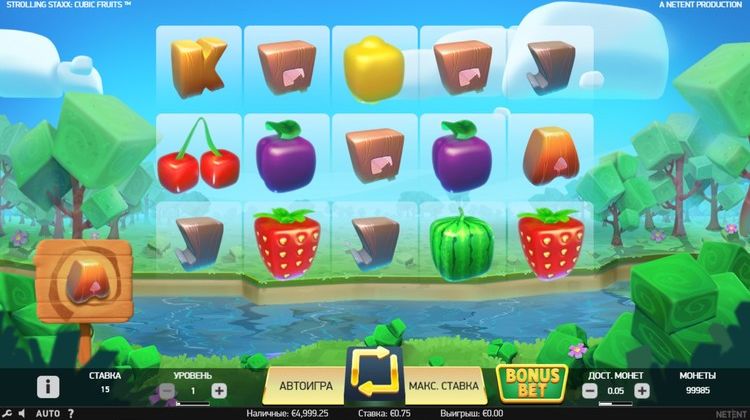Open the question mark help
750x420 pixels.
tap(70, 413)
